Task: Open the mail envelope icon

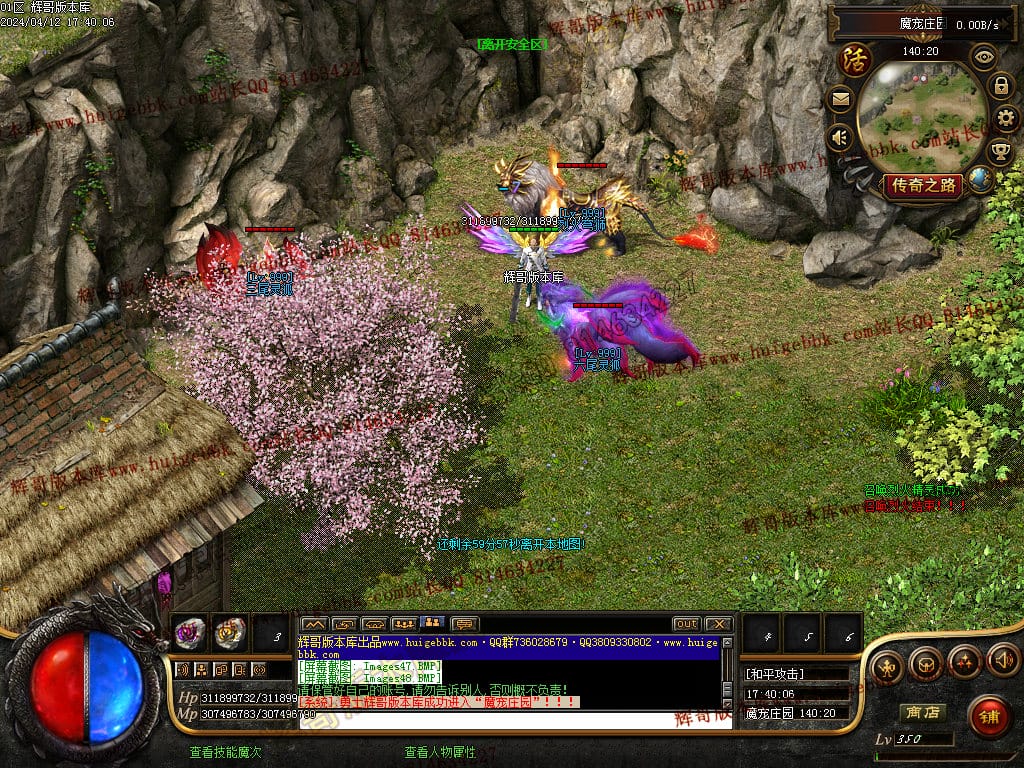Action: [x=839, y=99]
